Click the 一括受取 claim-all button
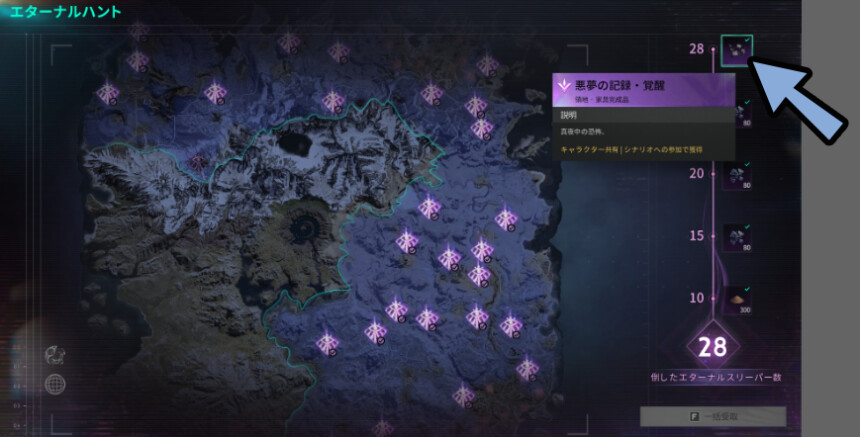The height and width of the screenshot is (437, 860). (713, 416)
